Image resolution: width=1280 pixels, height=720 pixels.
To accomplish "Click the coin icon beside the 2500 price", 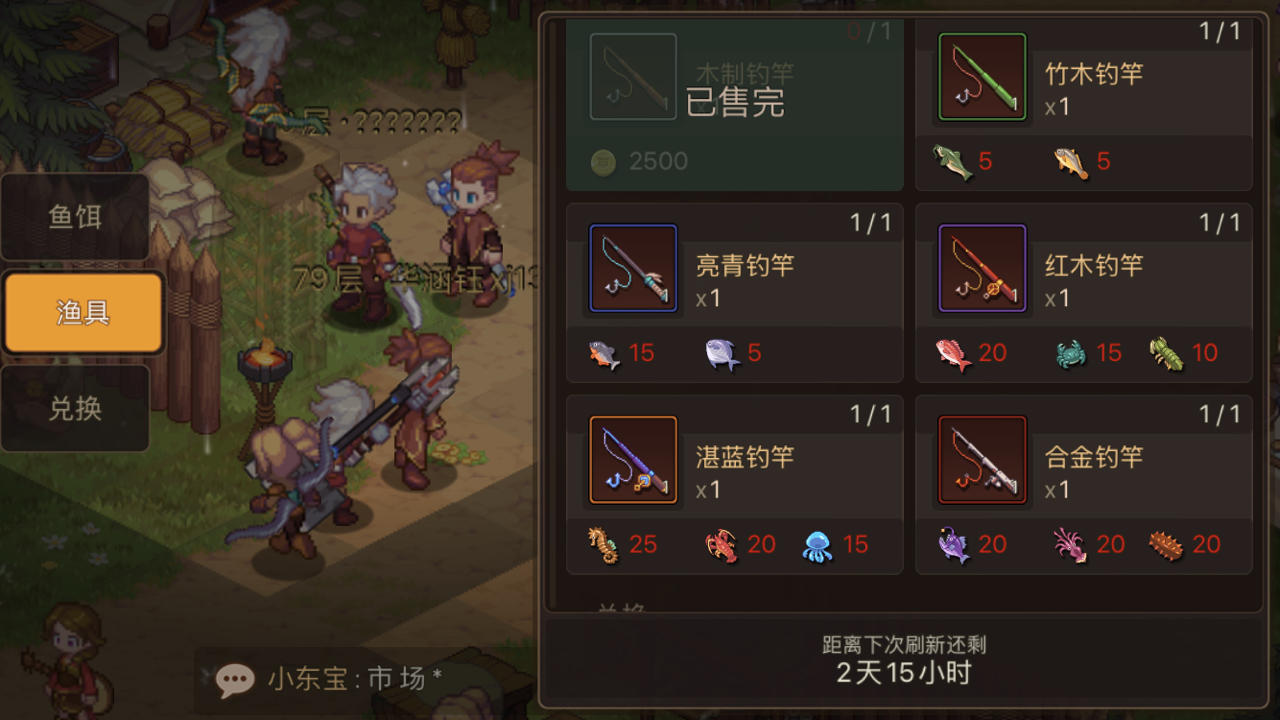I will click(602, 161).
